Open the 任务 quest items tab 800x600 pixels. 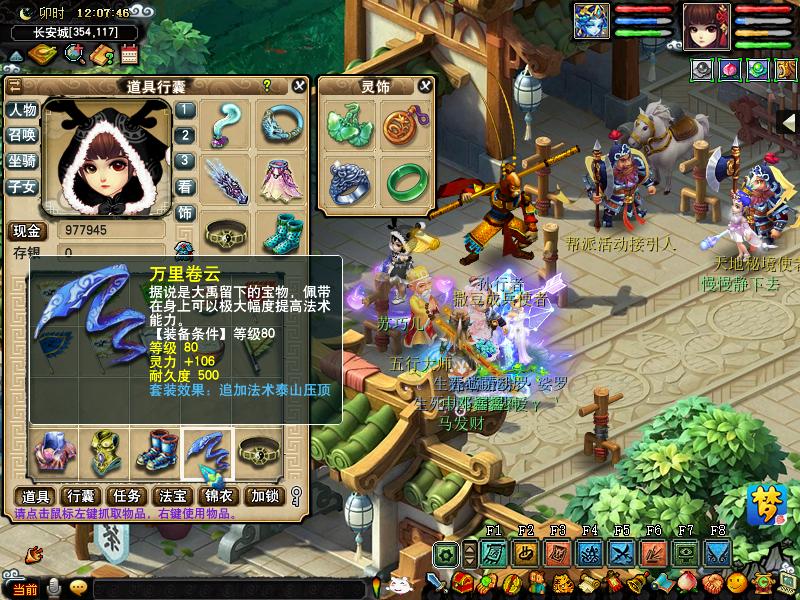(x=127, y=496)
